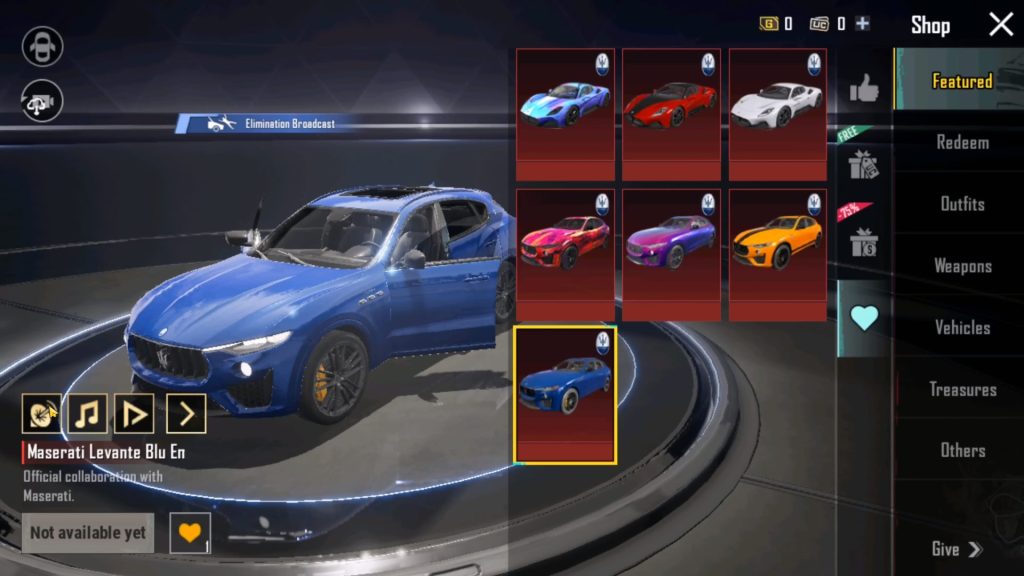Switch to the Featured shop tab

(961, 81)
